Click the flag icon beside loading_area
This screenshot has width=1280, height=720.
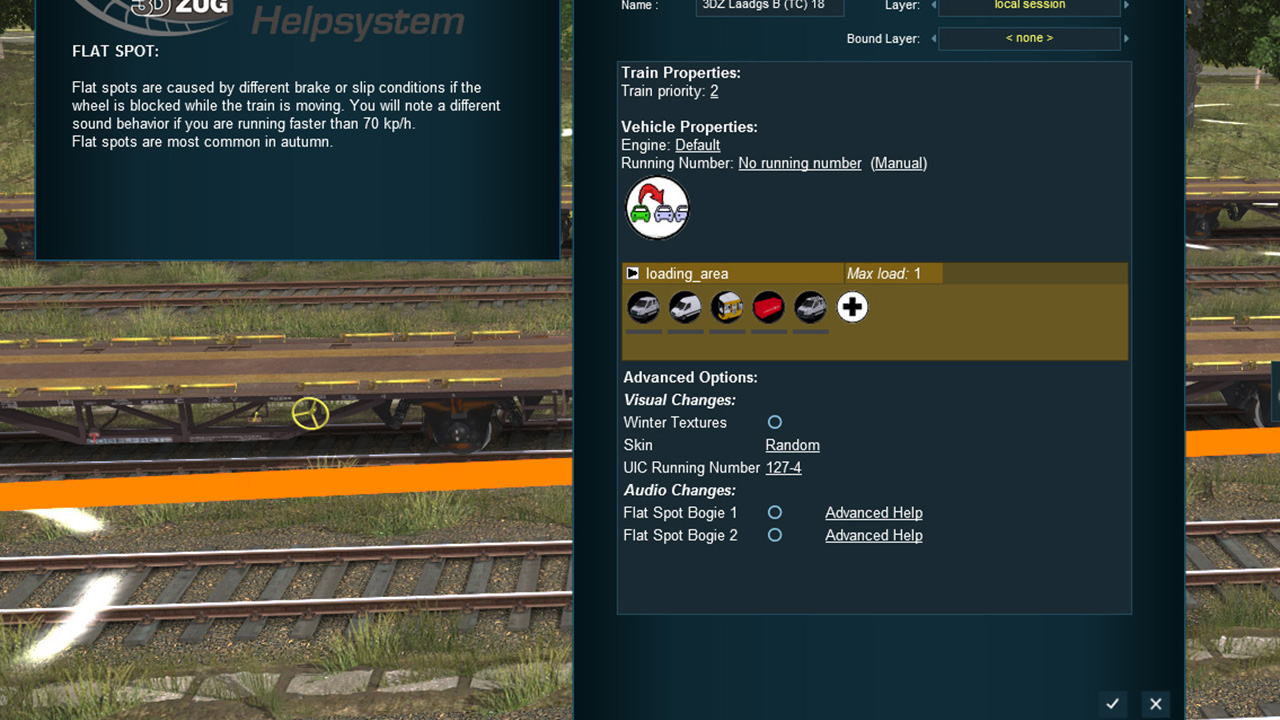tap(632, 272)
